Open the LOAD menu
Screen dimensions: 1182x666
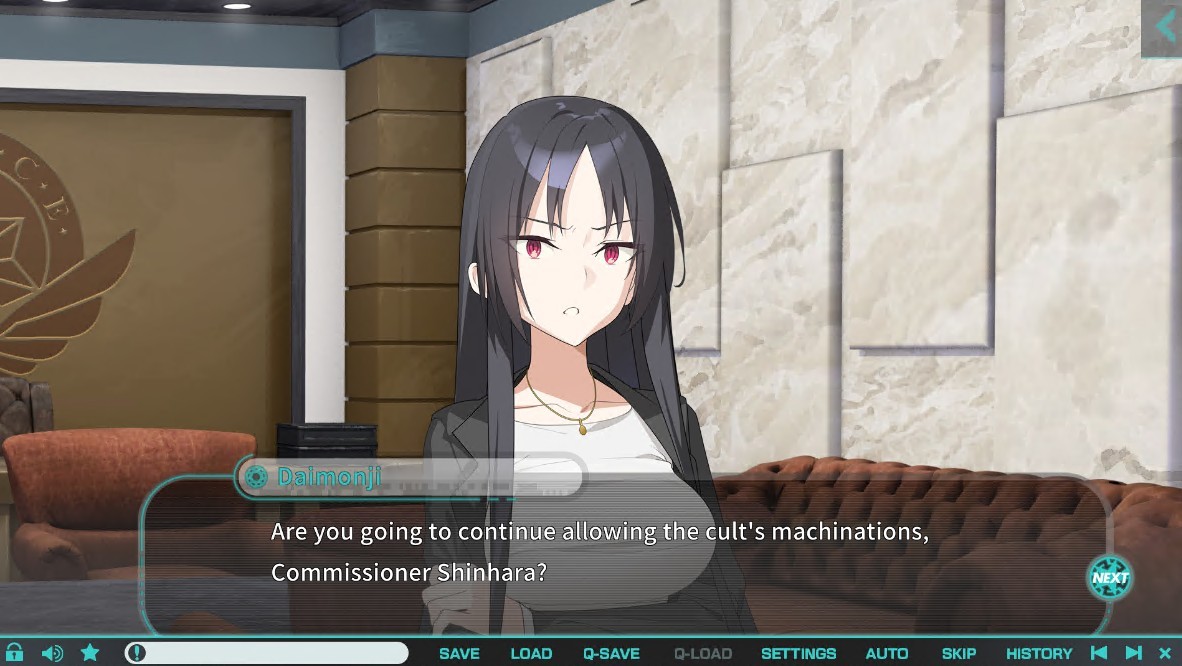pos(531,654)
